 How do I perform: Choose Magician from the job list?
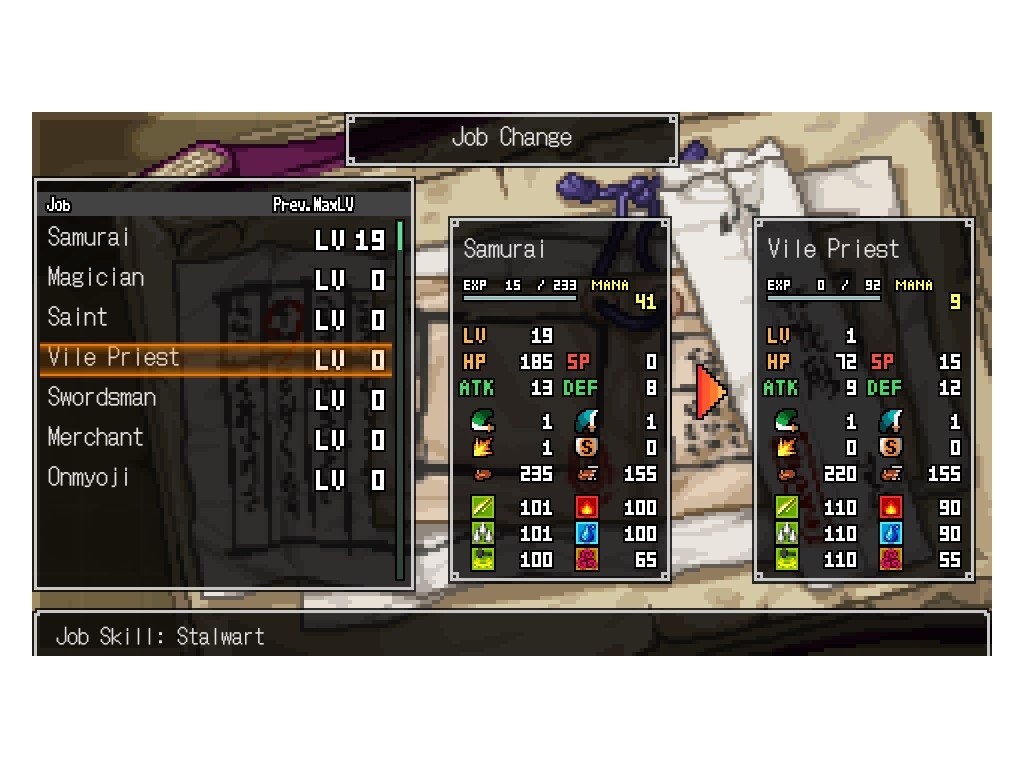coord(215,279)
